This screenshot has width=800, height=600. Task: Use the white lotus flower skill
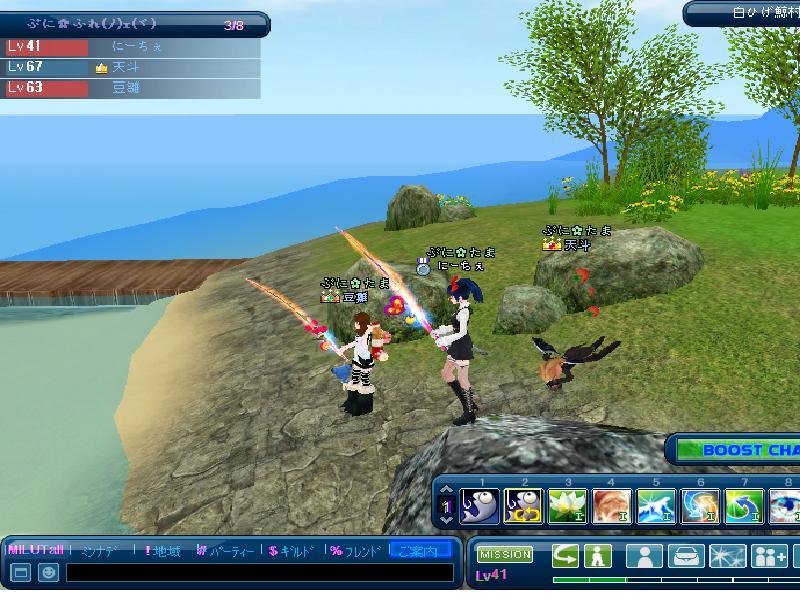tap(568, 506)
